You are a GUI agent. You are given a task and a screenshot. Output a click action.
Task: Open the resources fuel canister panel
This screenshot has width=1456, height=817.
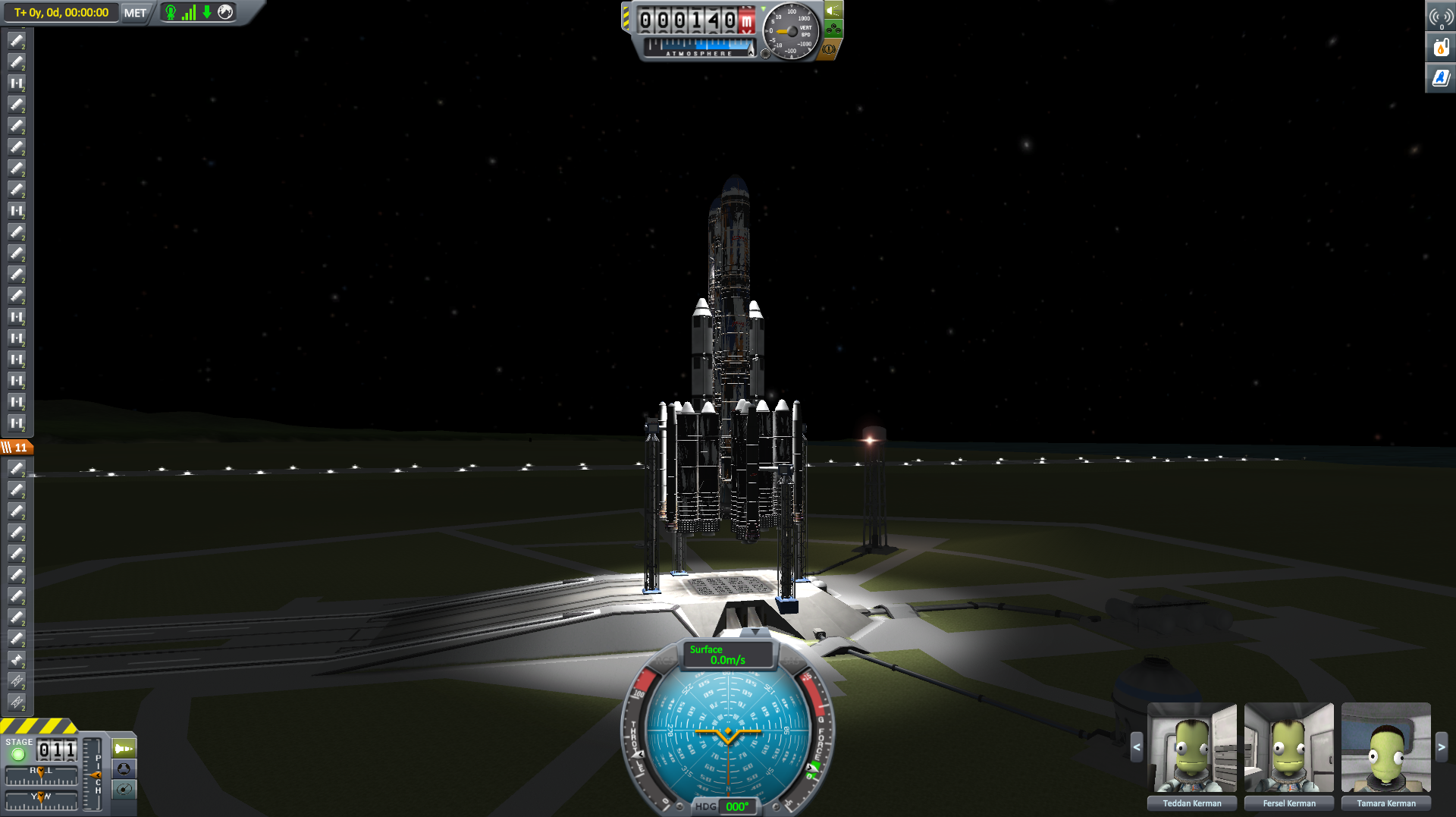1441,48
